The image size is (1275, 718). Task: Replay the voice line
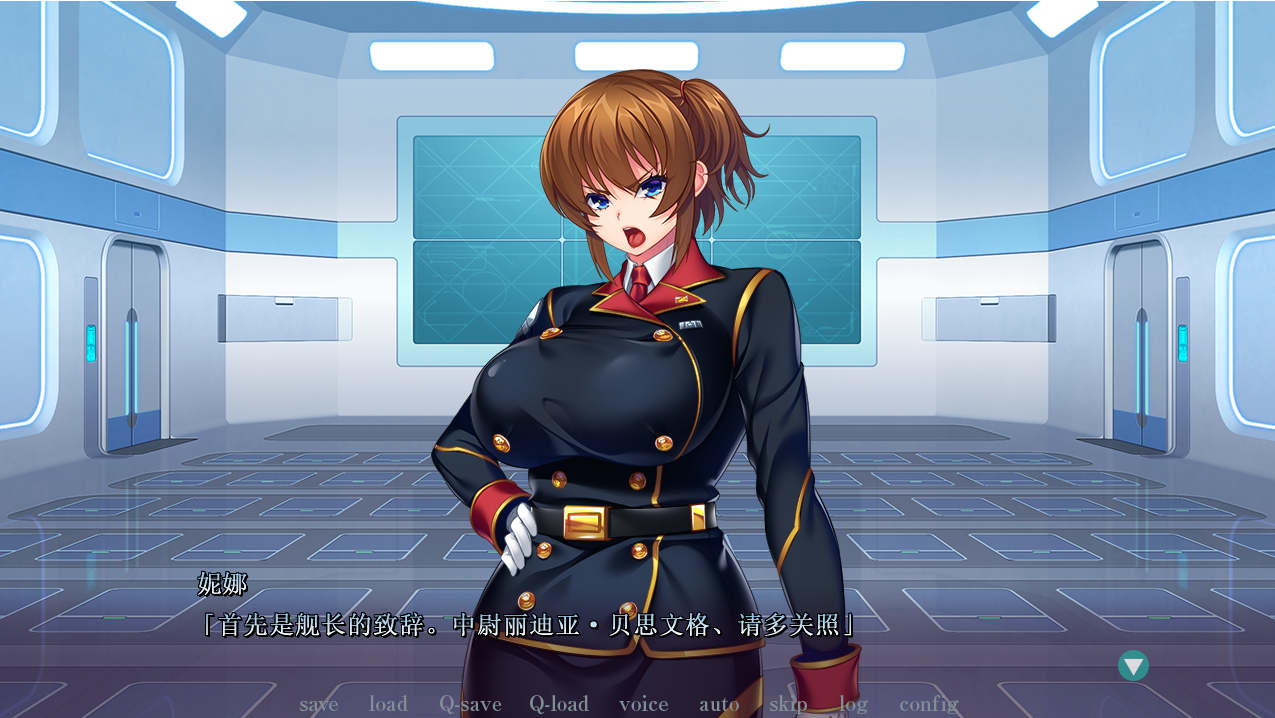[643, 704]
